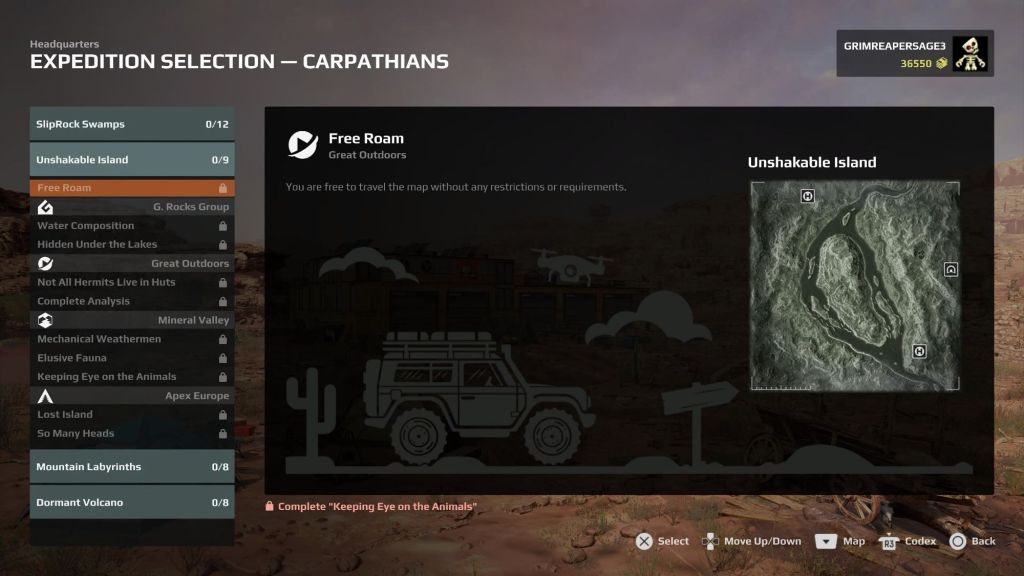Select the Water Composition expedition
Image resolution: width=1024 pixels, height=576 pixels.
[132, 226]
